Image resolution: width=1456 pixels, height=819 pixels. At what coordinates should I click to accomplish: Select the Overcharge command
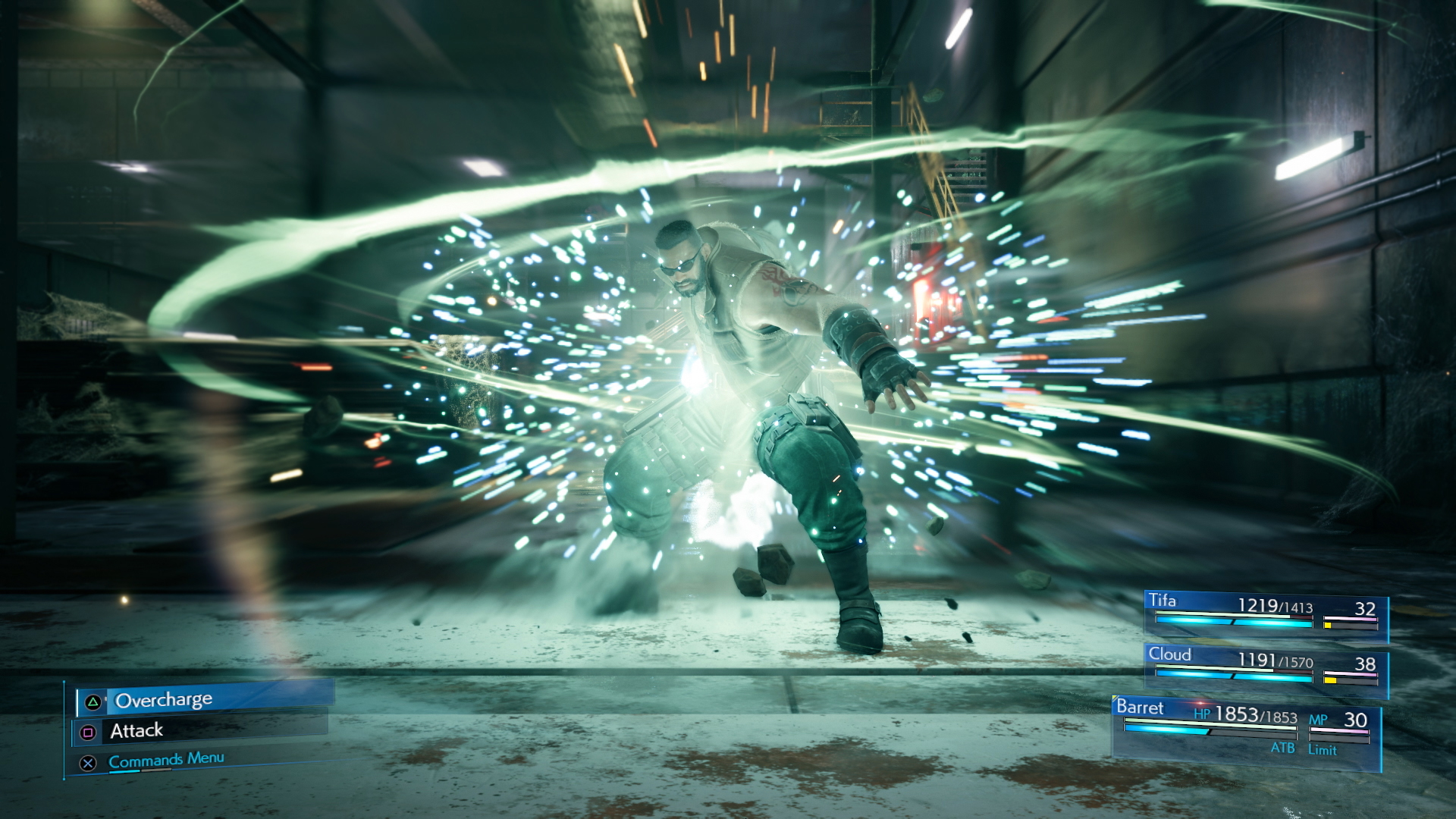point(165,700)
